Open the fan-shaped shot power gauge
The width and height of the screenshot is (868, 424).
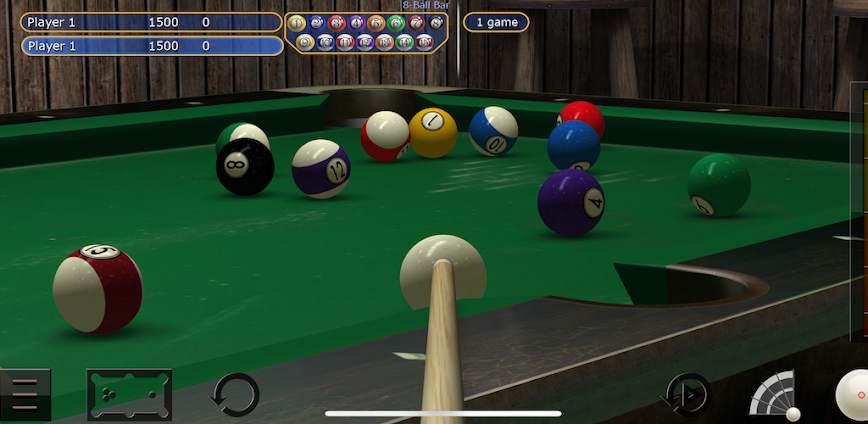tap(776, 394)
